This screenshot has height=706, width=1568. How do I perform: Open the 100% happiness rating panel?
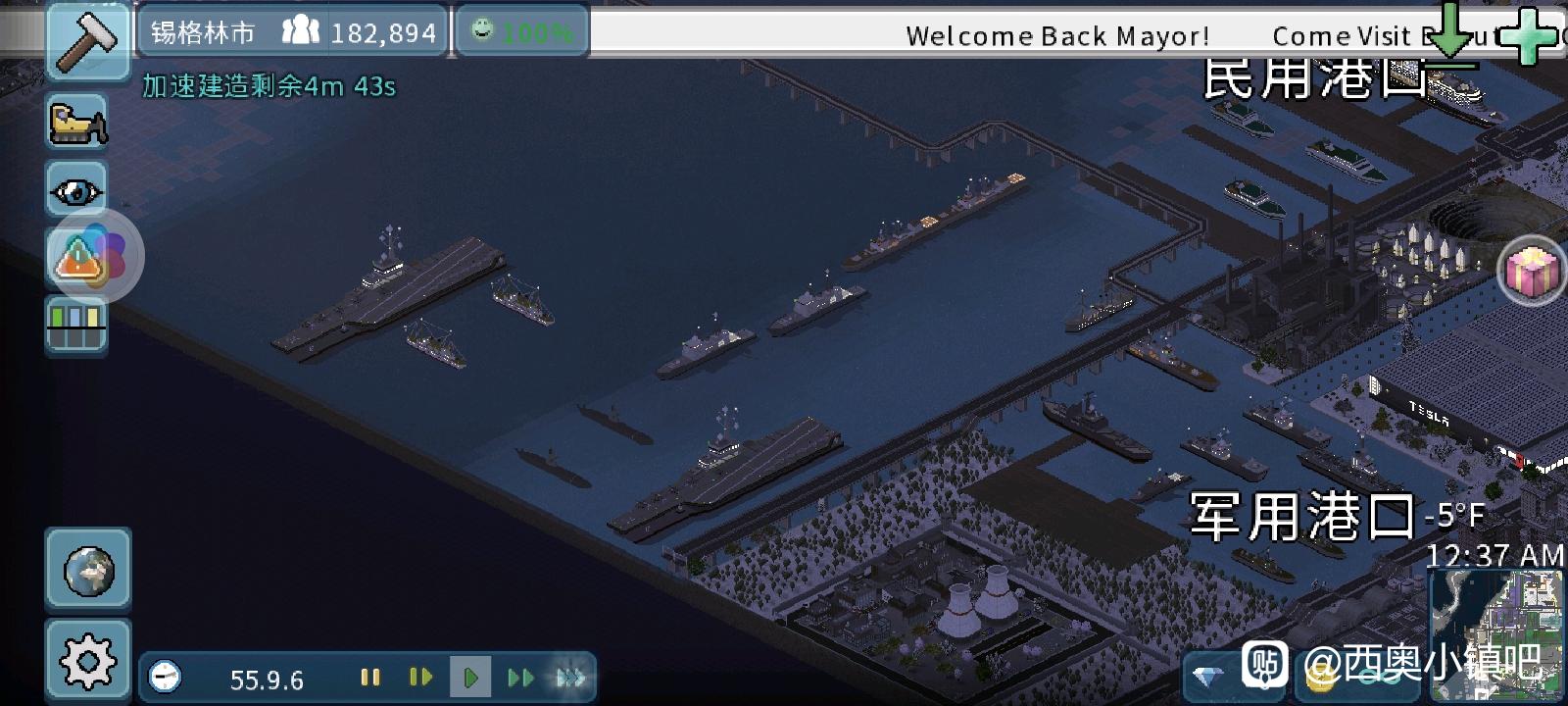pyautogui.click(x=522, y=32)
